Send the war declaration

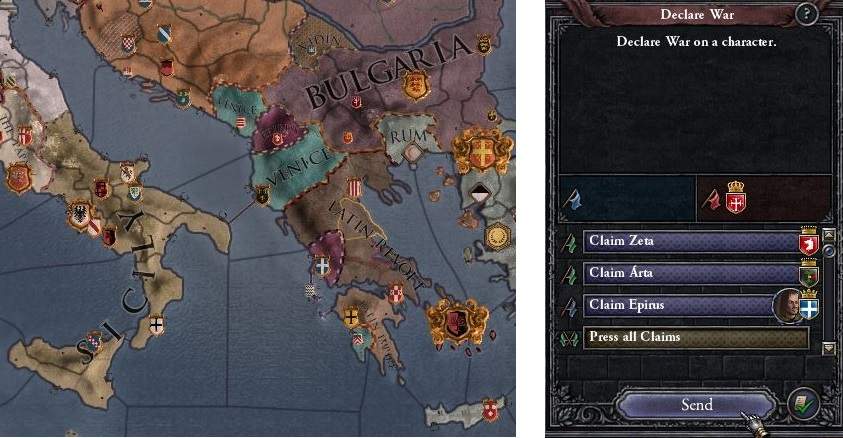(x=696, y=405)
